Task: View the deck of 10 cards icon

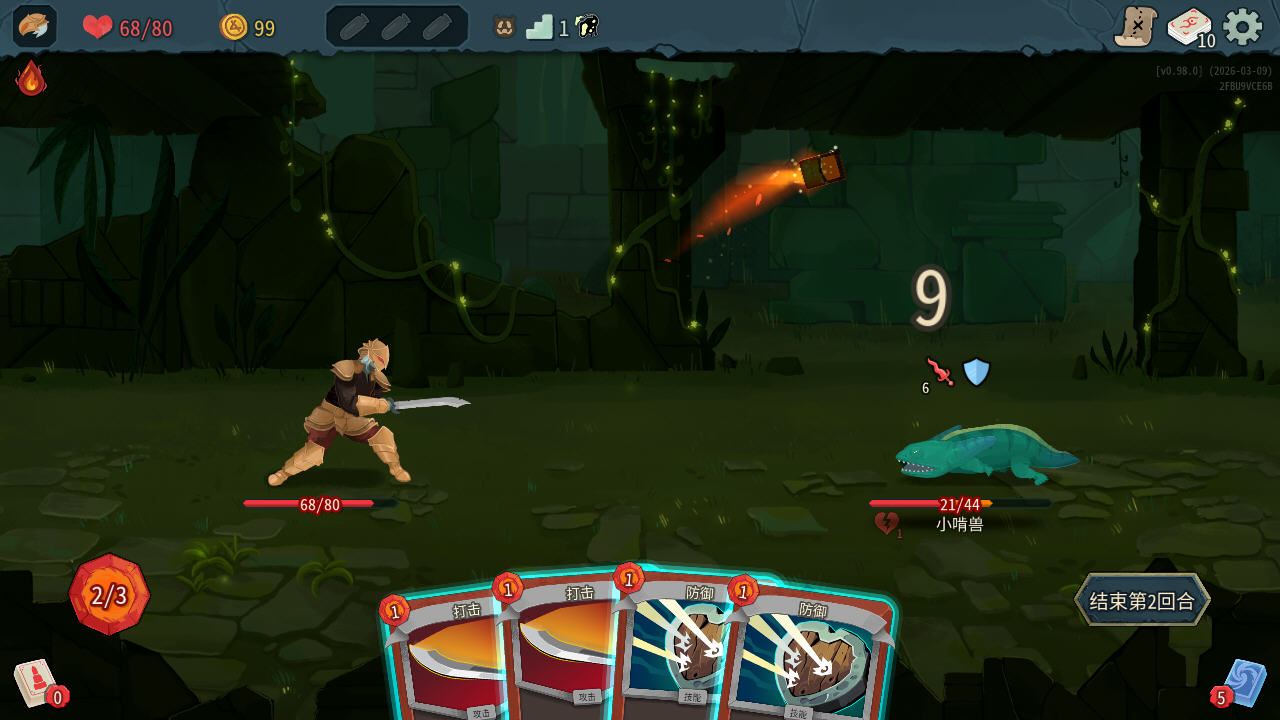Action: point(1189,28)
